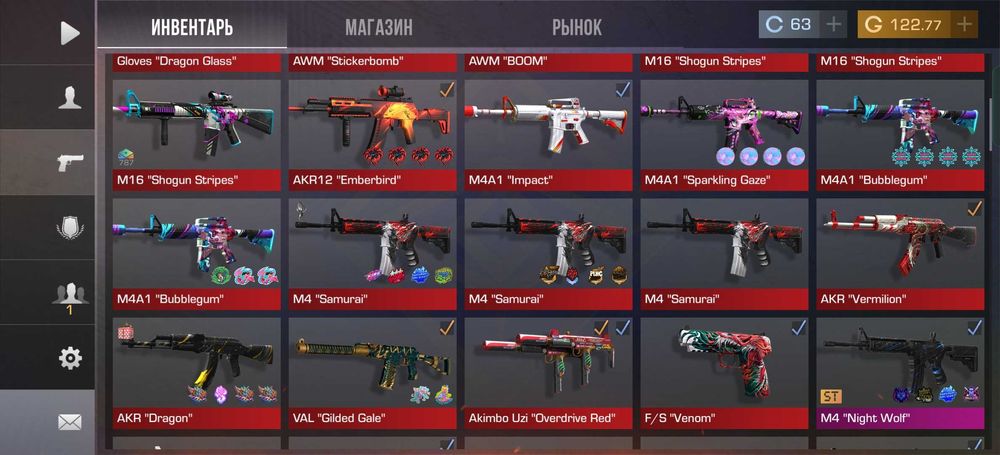Add more silver coins with the plus button
The height and width of the screenshot is (455, 1000).
833,25
